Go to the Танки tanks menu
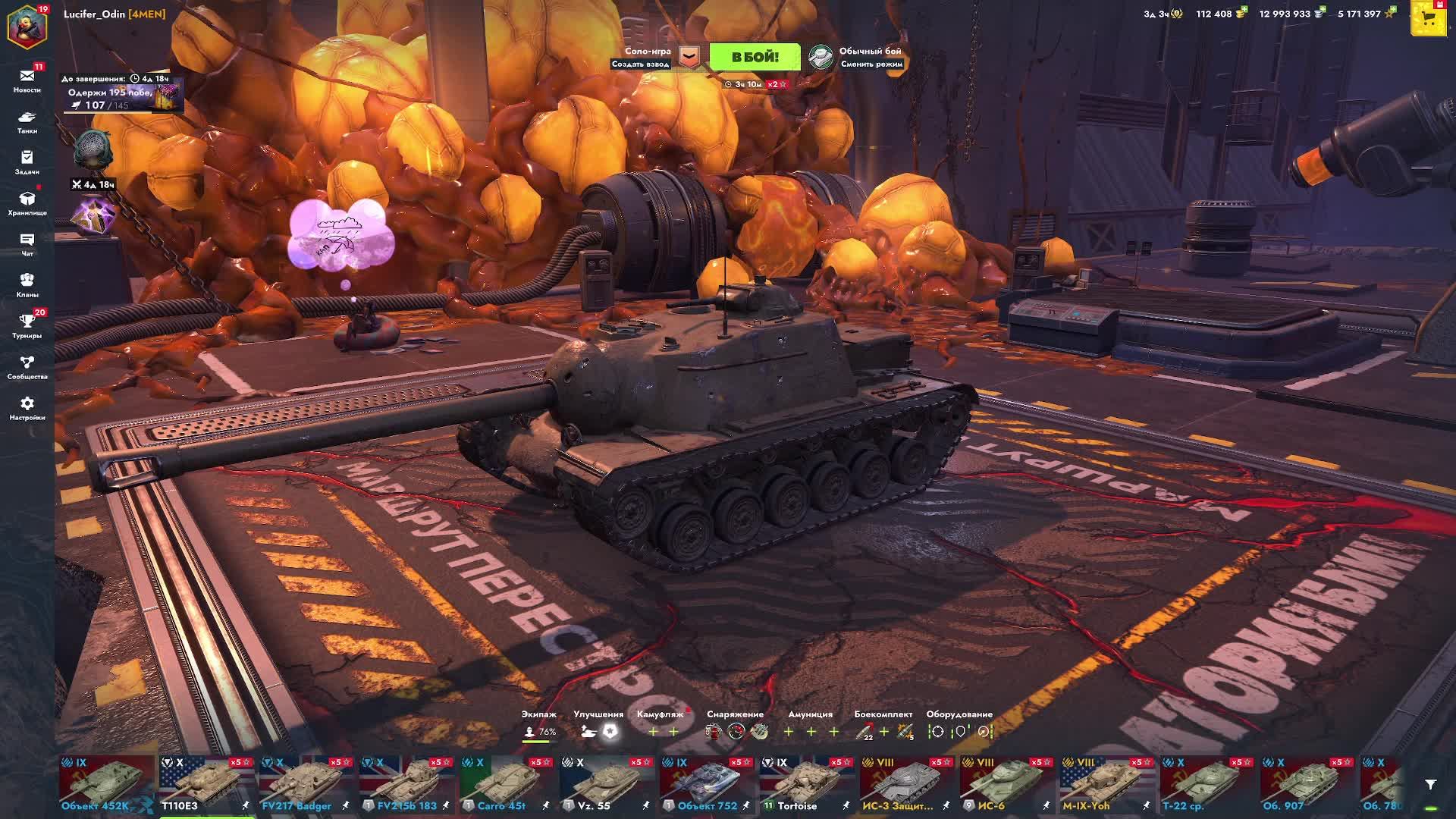The width and height of the screenshot is (1456, 819). [x=27, y=121]
